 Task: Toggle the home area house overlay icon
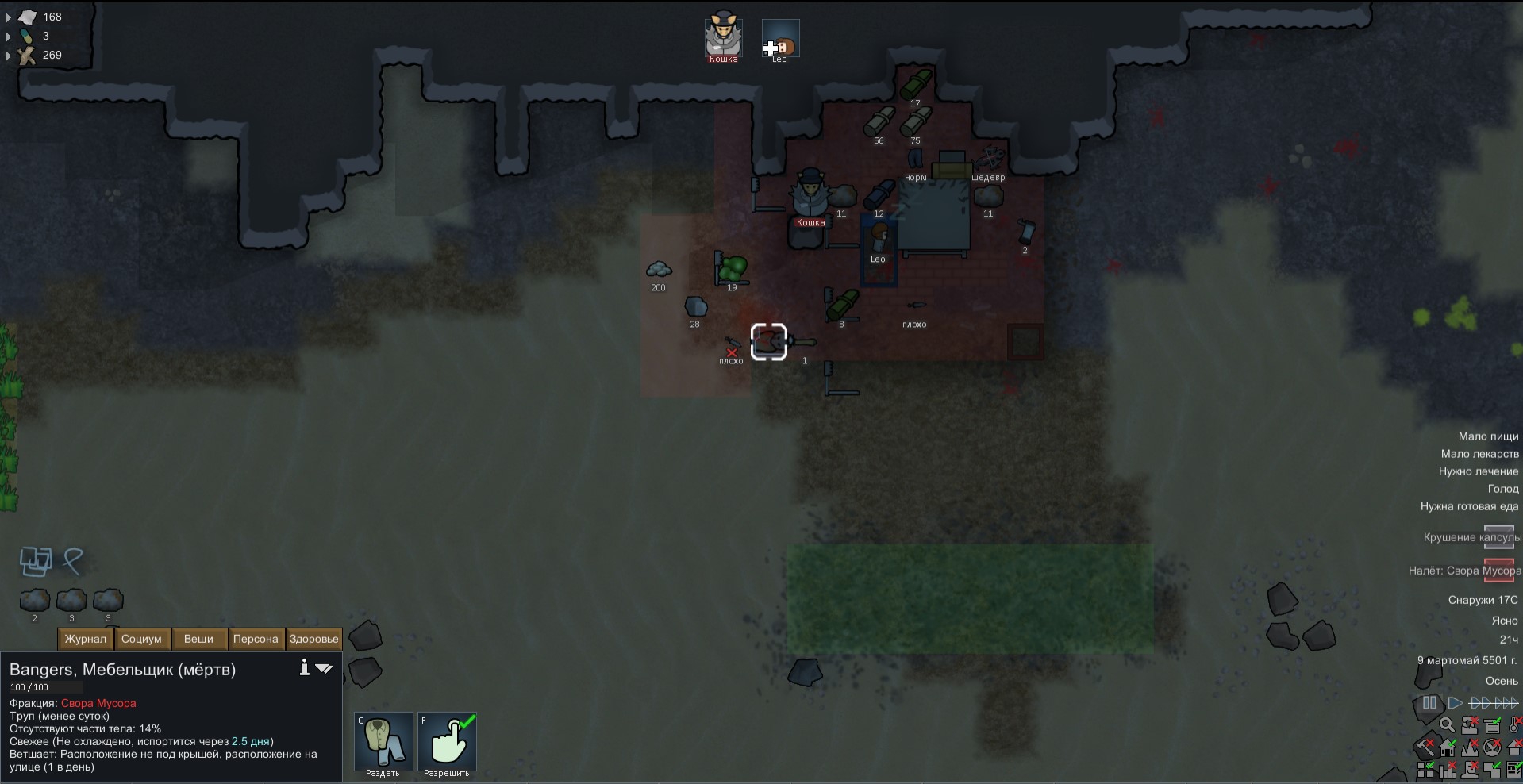[x=1447, y=747]
